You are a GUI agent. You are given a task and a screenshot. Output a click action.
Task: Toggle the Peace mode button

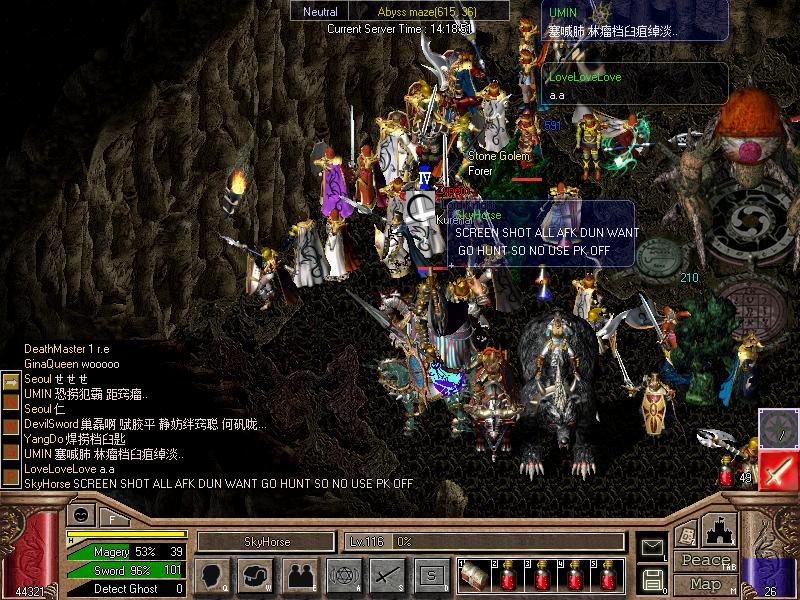click(x=705, y=561)
